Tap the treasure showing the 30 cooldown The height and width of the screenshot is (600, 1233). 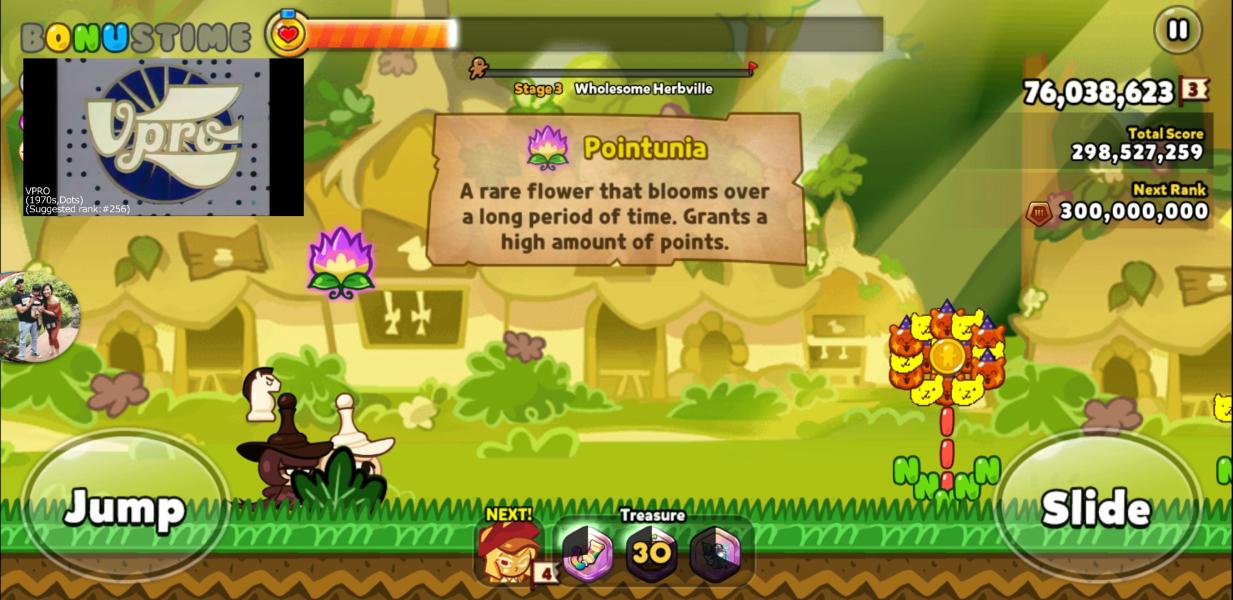click(x=650, y=553)
